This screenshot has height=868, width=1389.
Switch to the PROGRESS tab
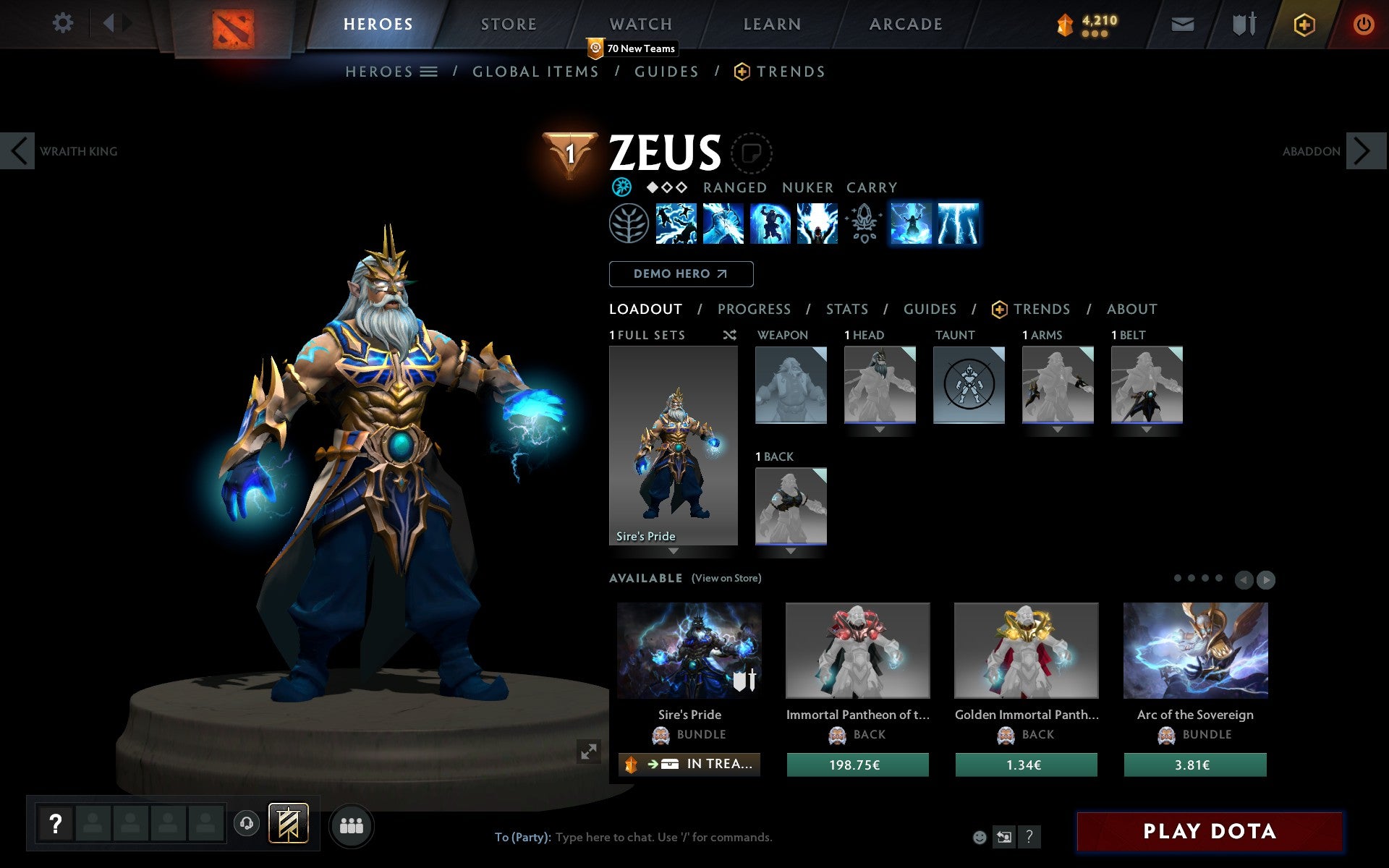(754, 310)
